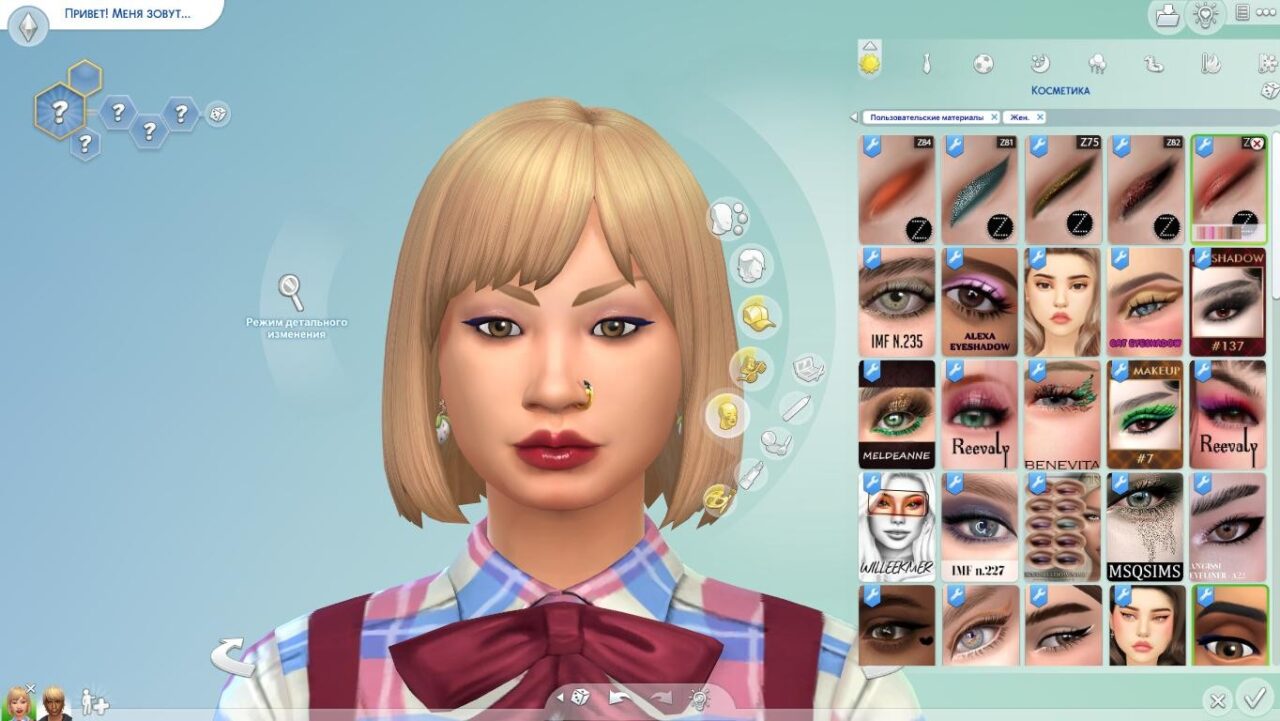Select the IMF n.227 eye thumbnail

(979, 527)
